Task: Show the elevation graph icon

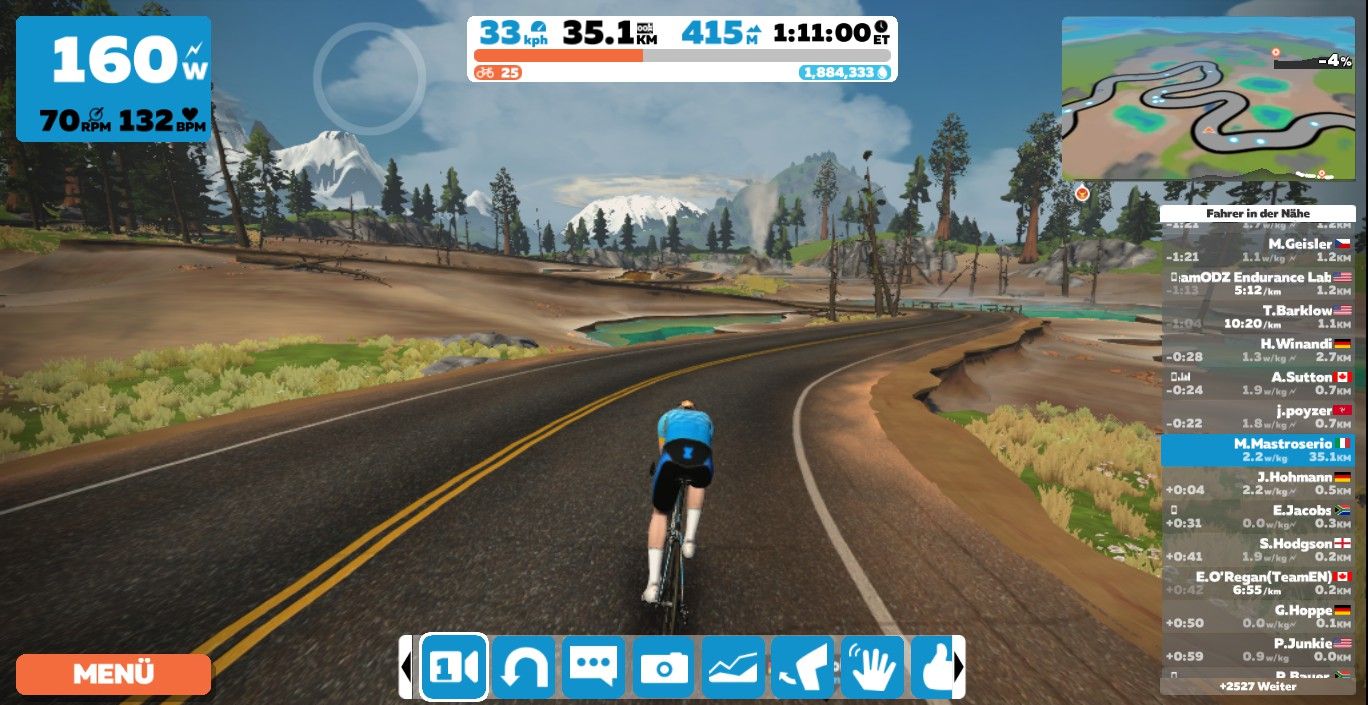Action: click(x=733, y=666)
